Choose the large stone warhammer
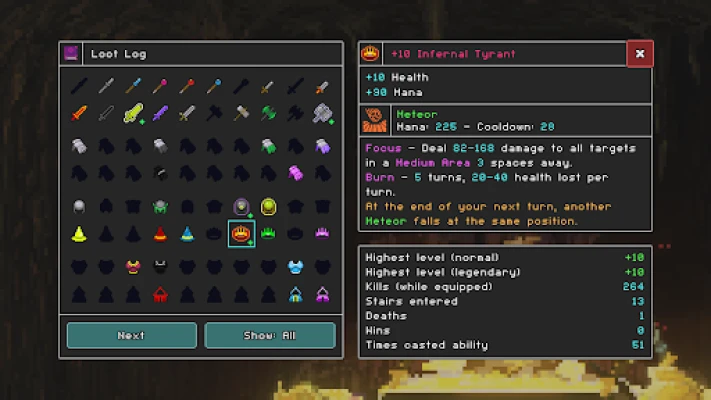This screenshot has width=711, height=400. coord(322,113)
